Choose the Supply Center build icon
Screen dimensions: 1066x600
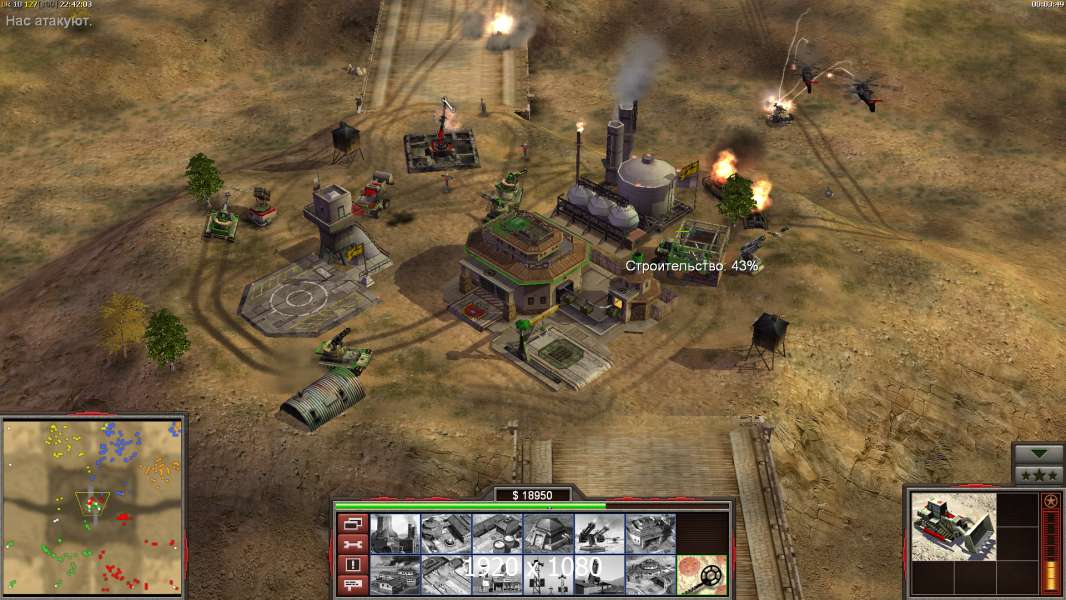[497, 533]
